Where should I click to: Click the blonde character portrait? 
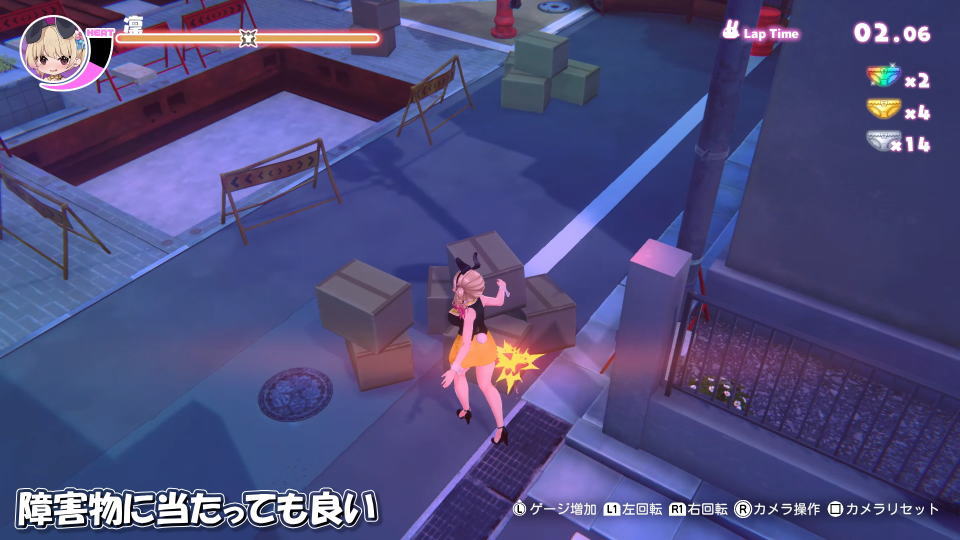point(53,51)
